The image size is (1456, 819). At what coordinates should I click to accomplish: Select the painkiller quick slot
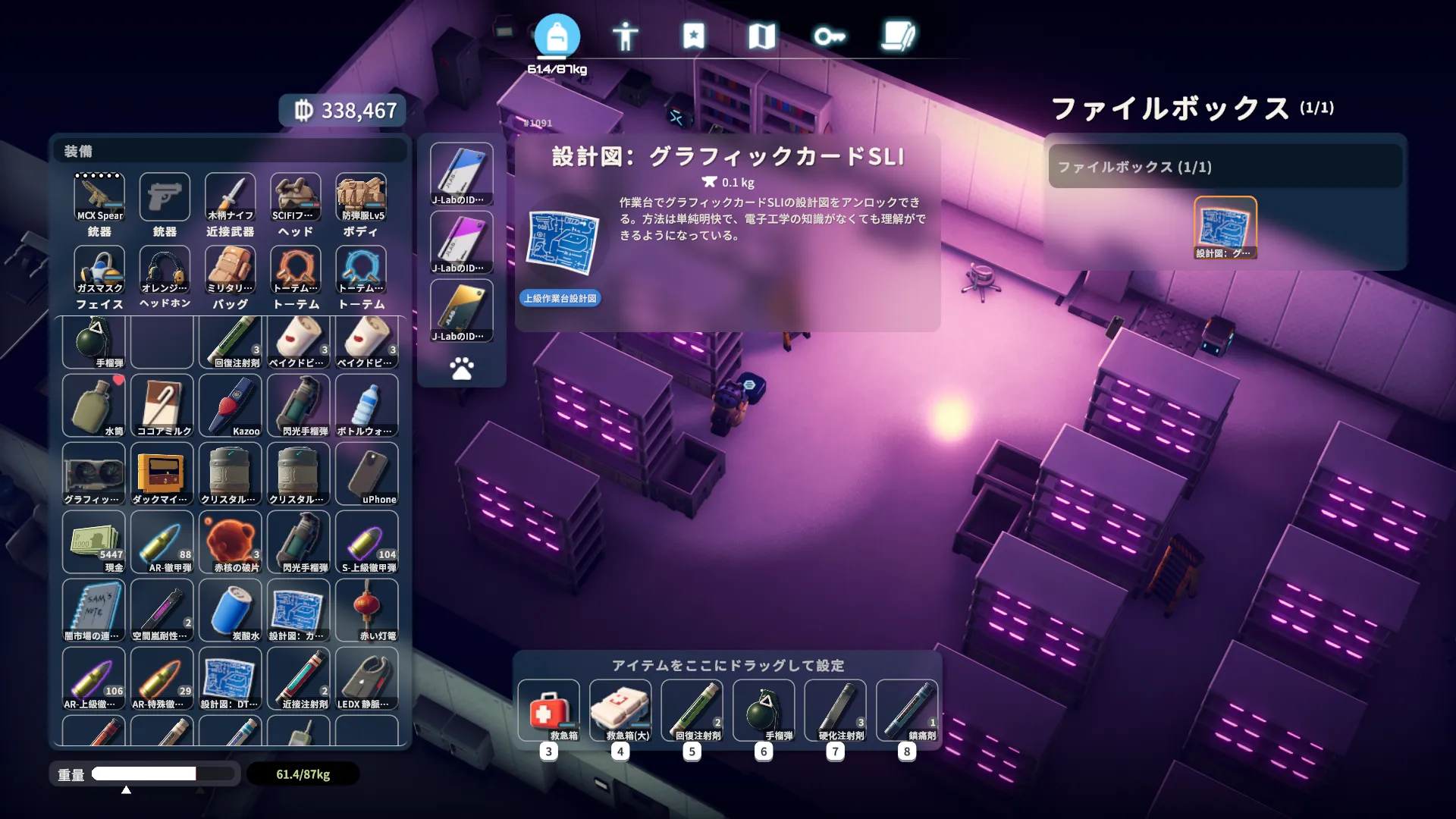[907, 710]
